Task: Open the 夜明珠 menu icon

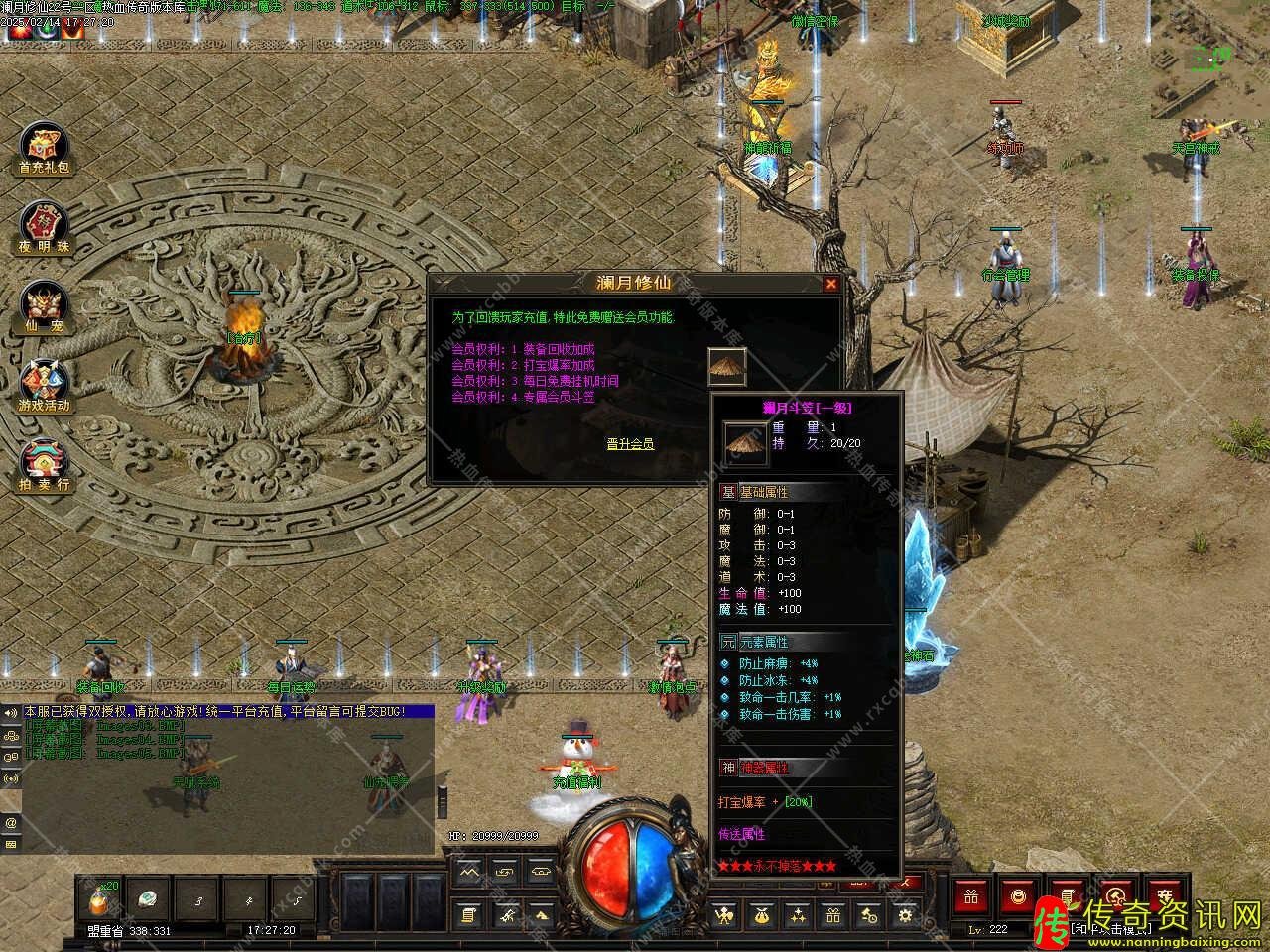Action: [x=44, y=225]
